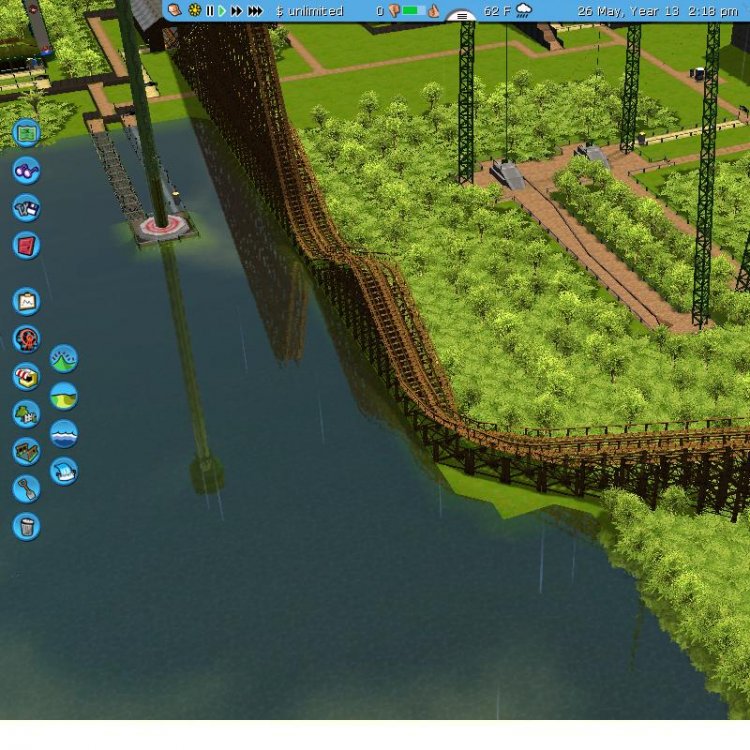Select the trash can delete tool
The image size is (750, 750).
pyautogui.click(x=26, y=526)
